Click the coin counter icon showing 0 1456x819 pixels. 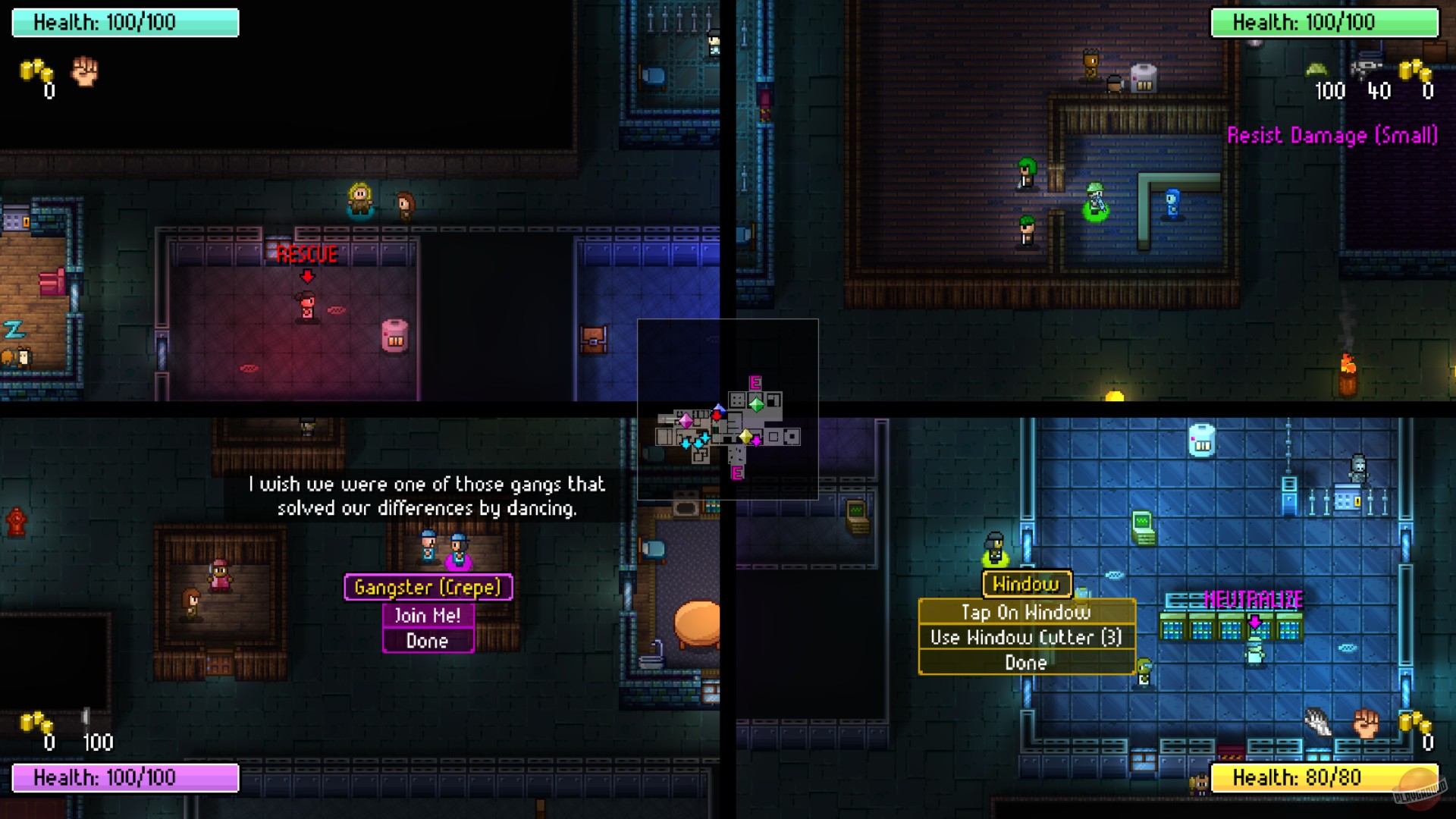(34, 70)
